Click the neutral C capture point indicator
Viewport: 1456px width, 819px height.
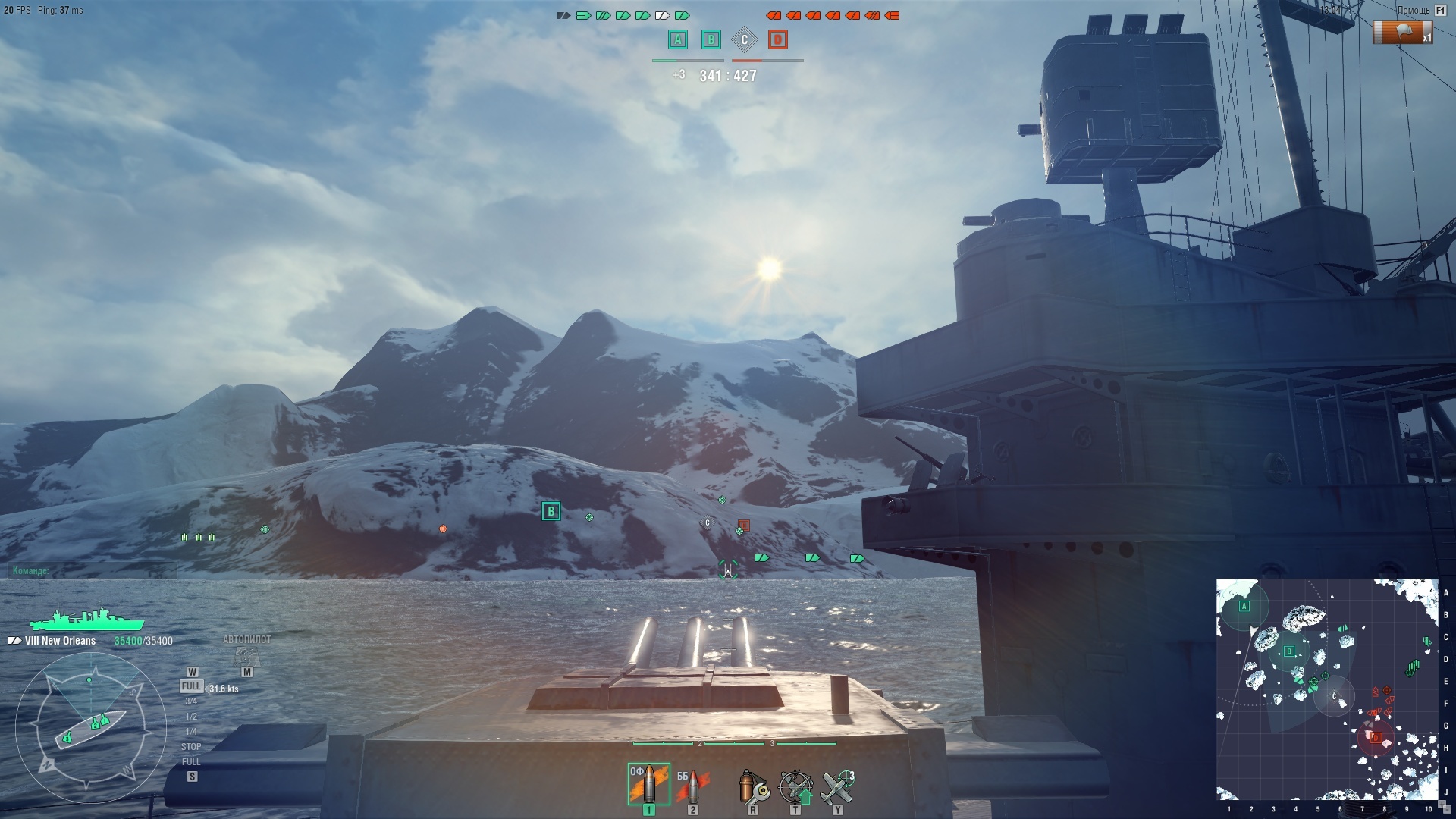click(x=744, y=39)
